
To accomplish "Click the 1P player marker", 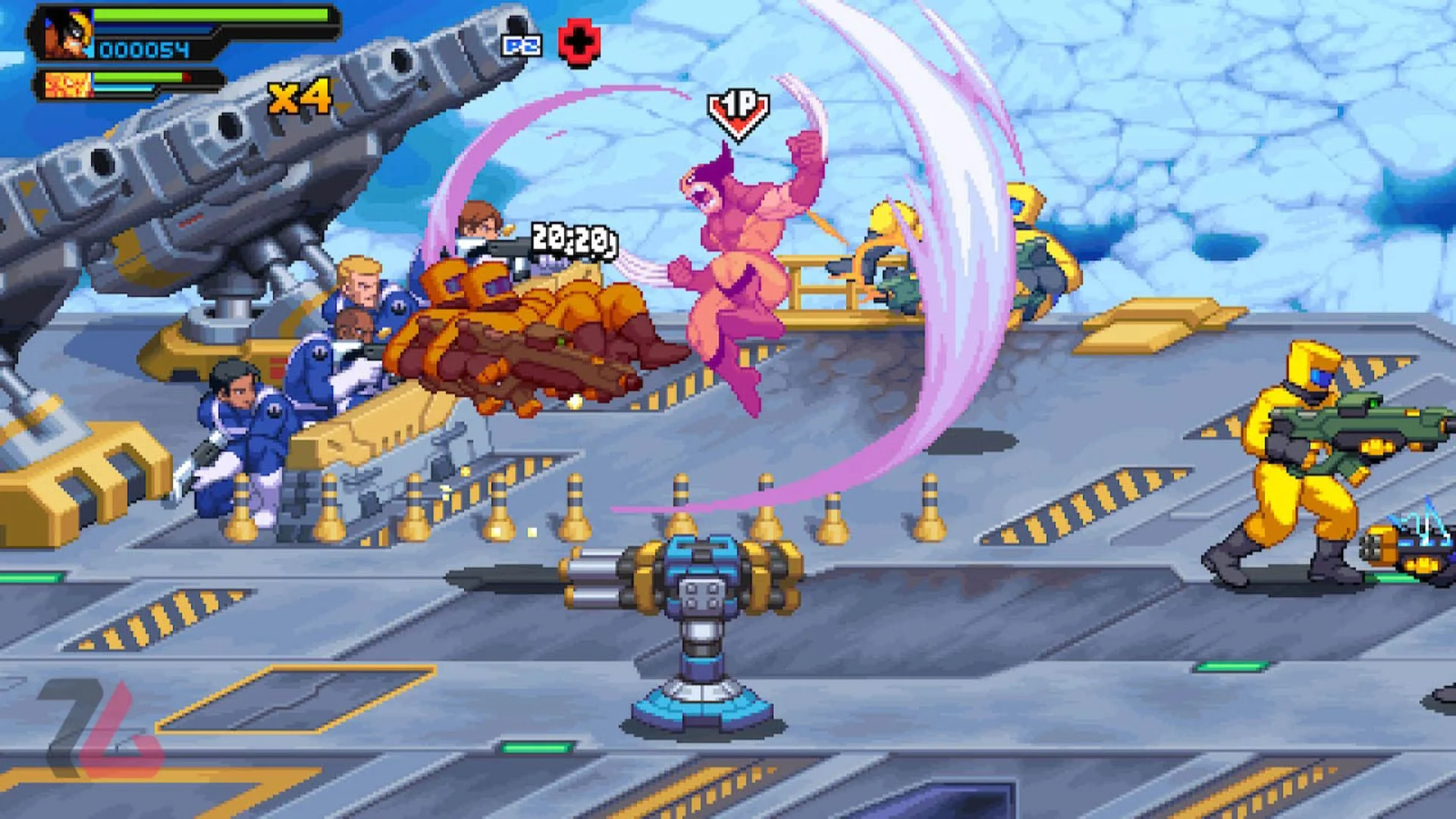I will click(x=738, y=112).
